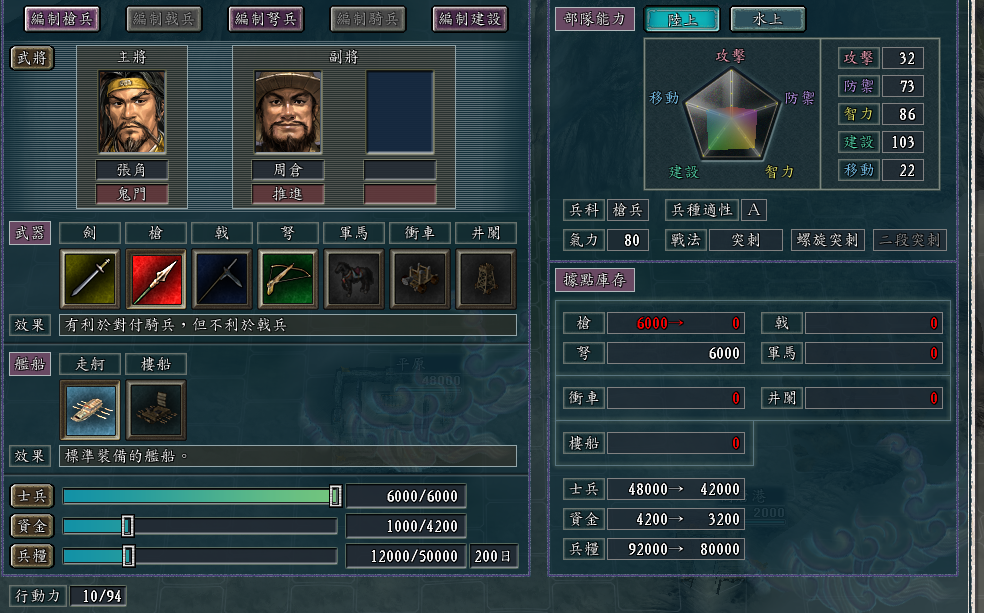Select the 編制槍兵 spear unit button

pos(62,18)
